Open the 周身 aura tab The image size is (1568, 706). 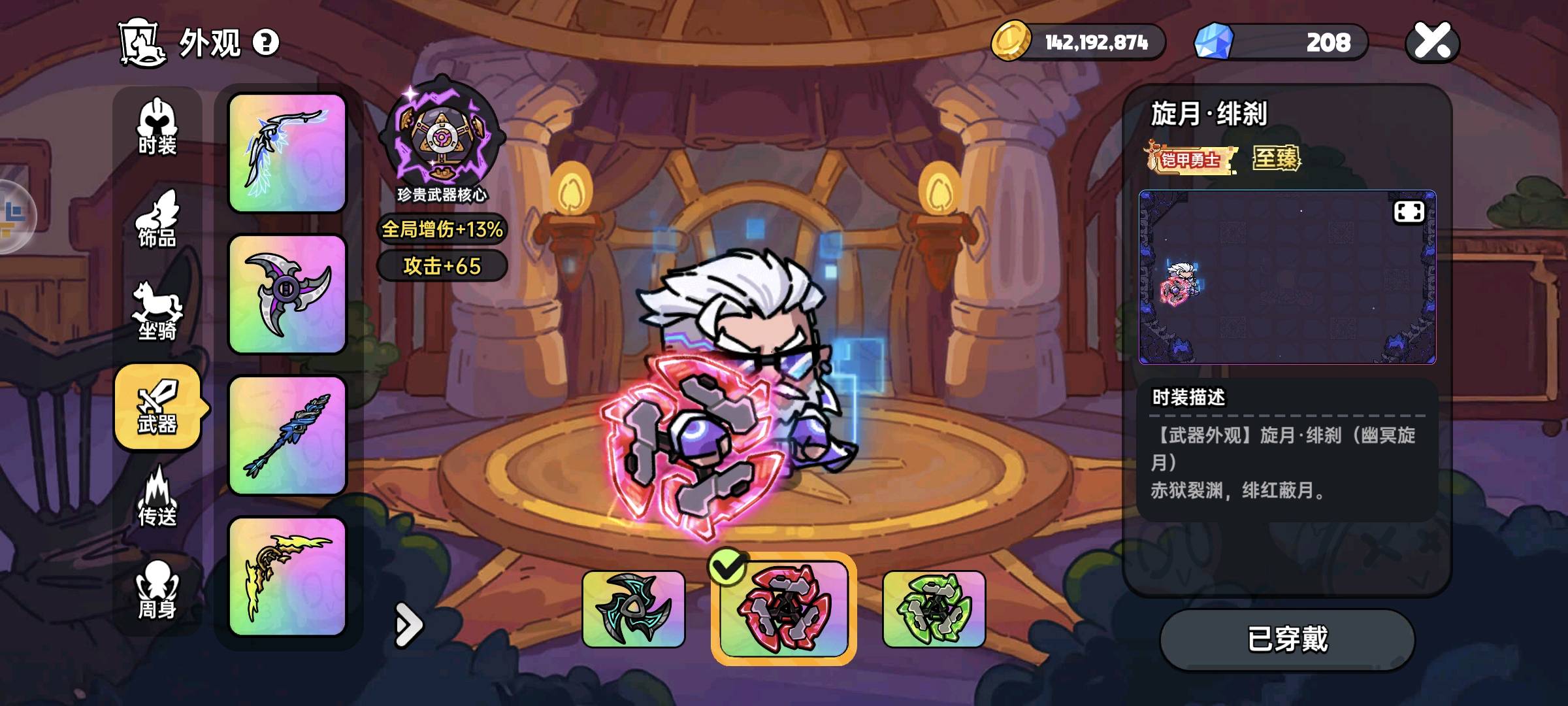[157, 591]
